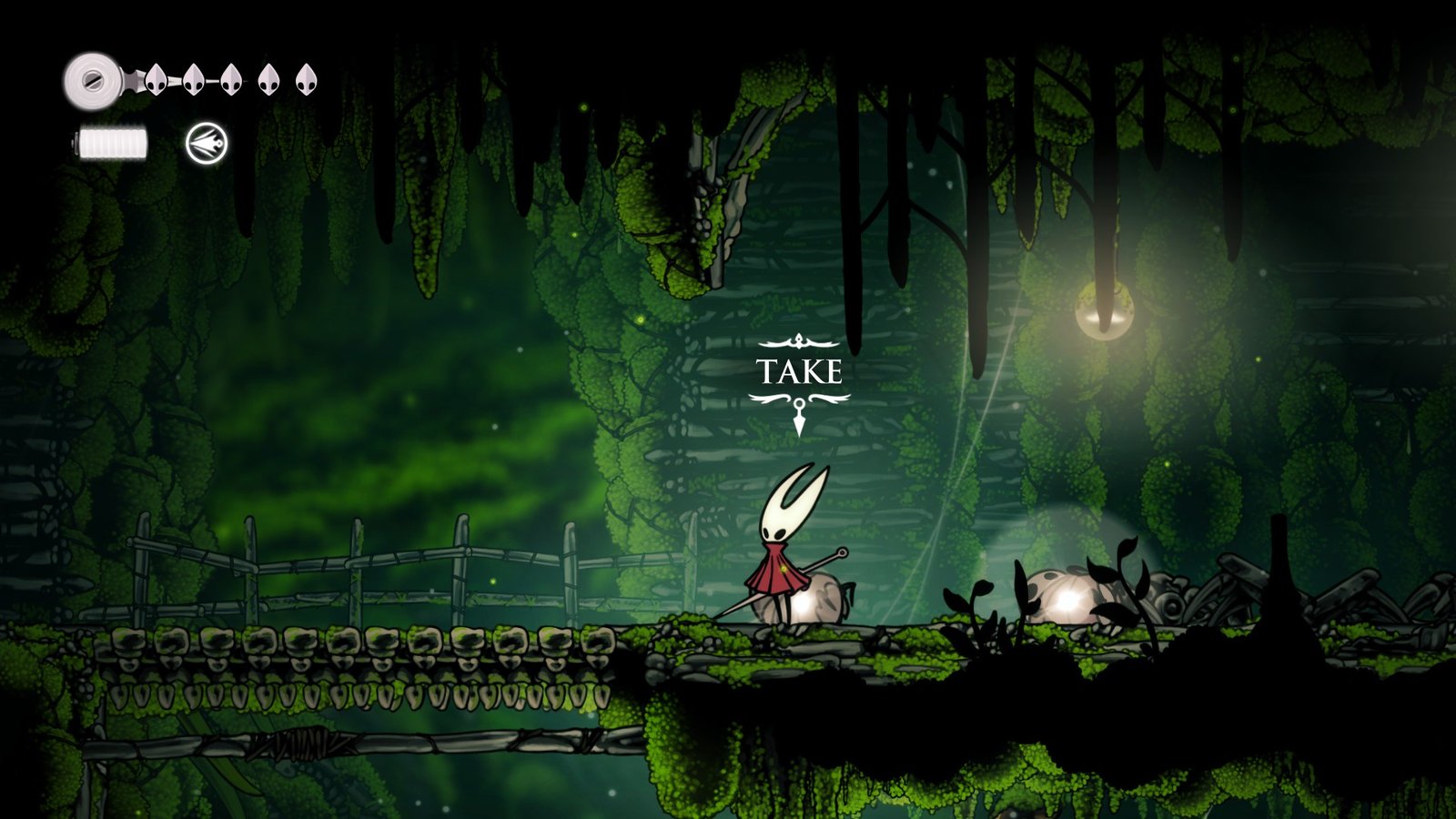
Task: Select the last mask at the row's end
Action: click(308, 82)
